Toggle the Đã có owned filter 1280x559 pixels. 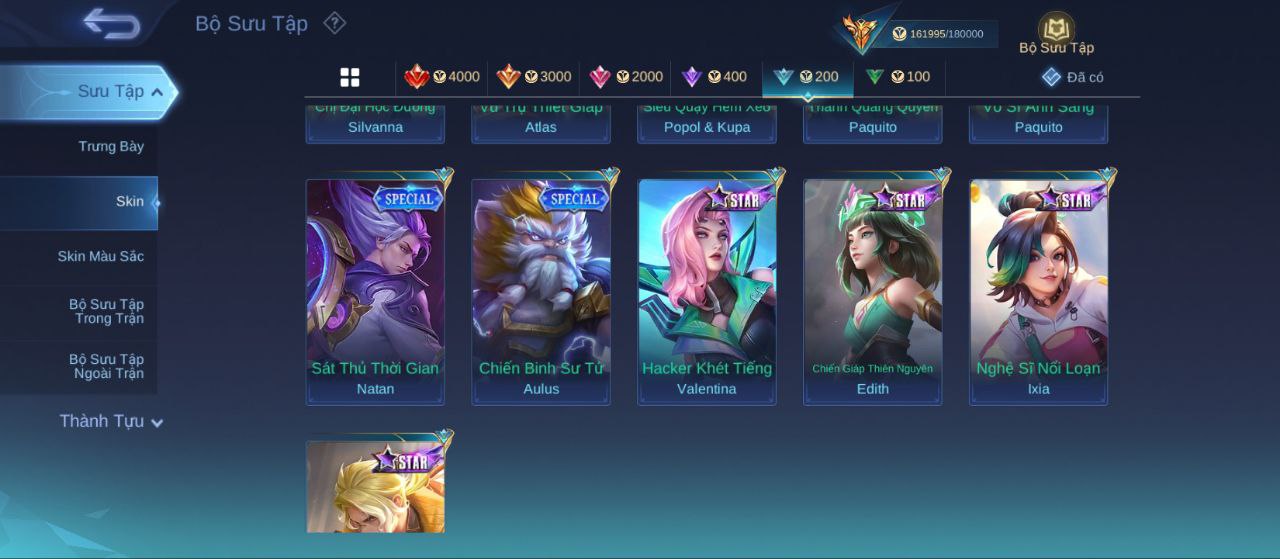[x=1072, y=77]
